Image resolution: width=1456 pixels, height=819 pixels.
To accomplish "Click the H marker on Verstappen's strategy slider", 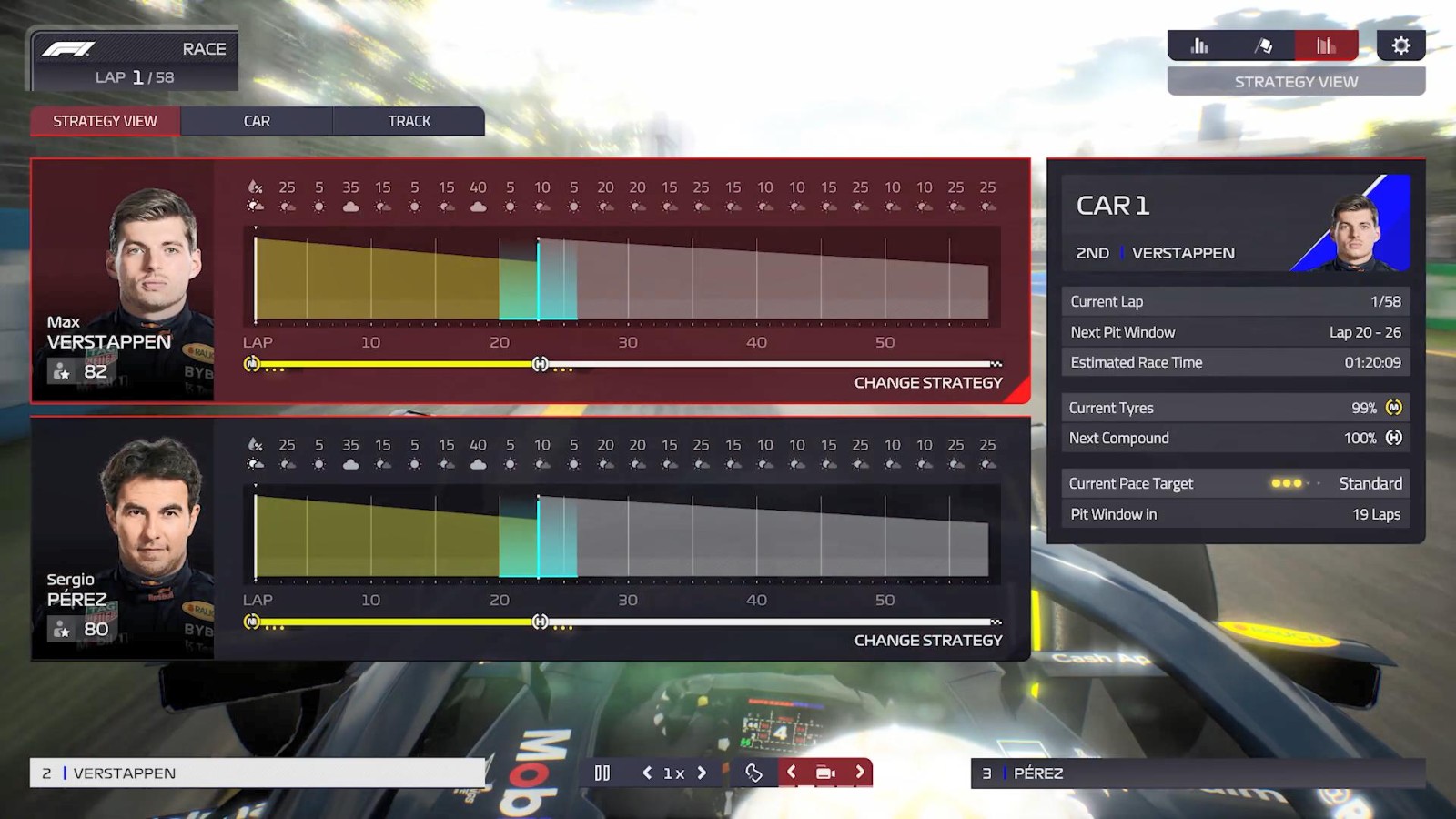I will tap(539, 363).
